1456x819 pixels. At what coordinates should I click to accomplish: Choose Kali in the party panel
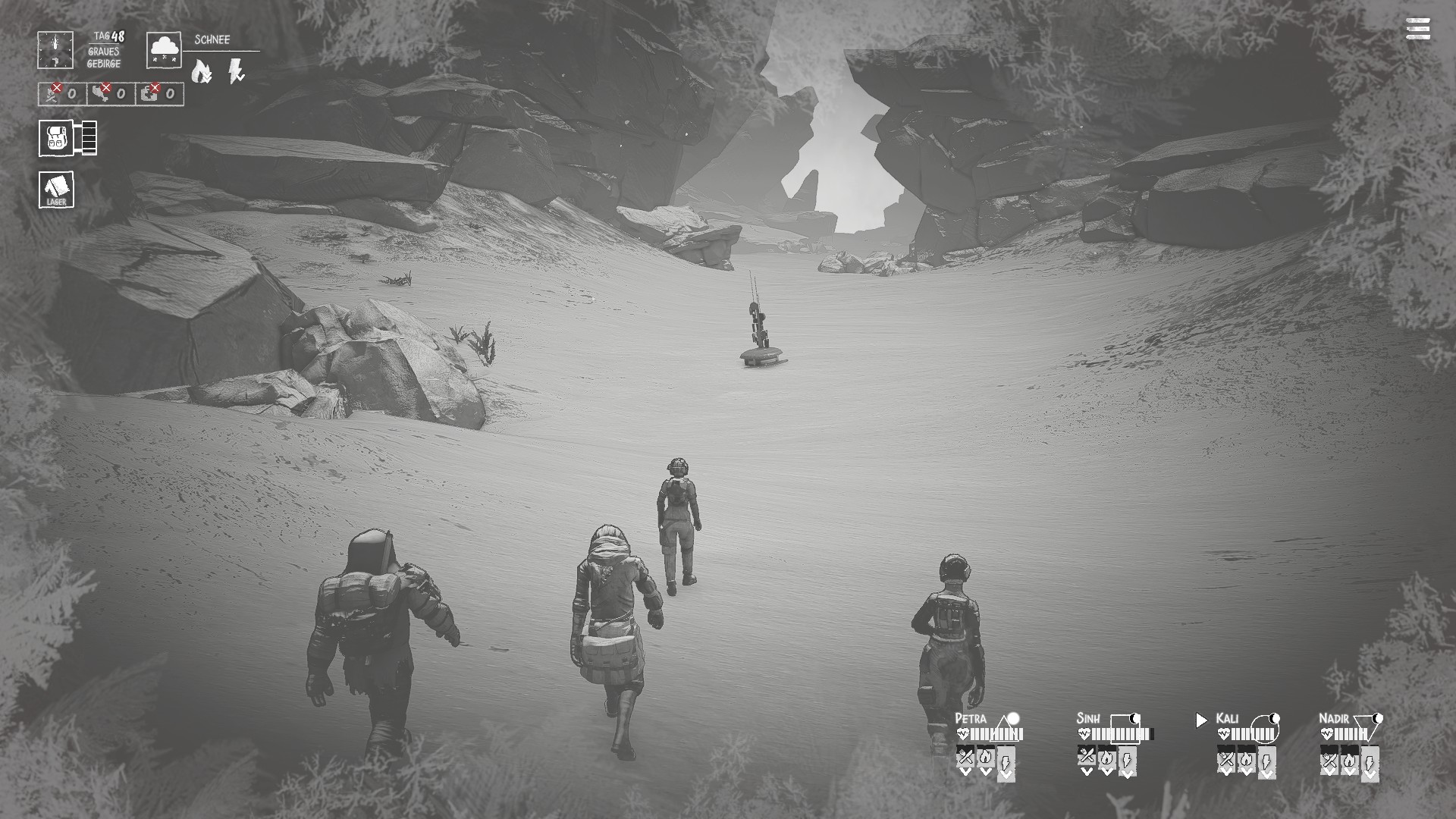pos(1227,718)
